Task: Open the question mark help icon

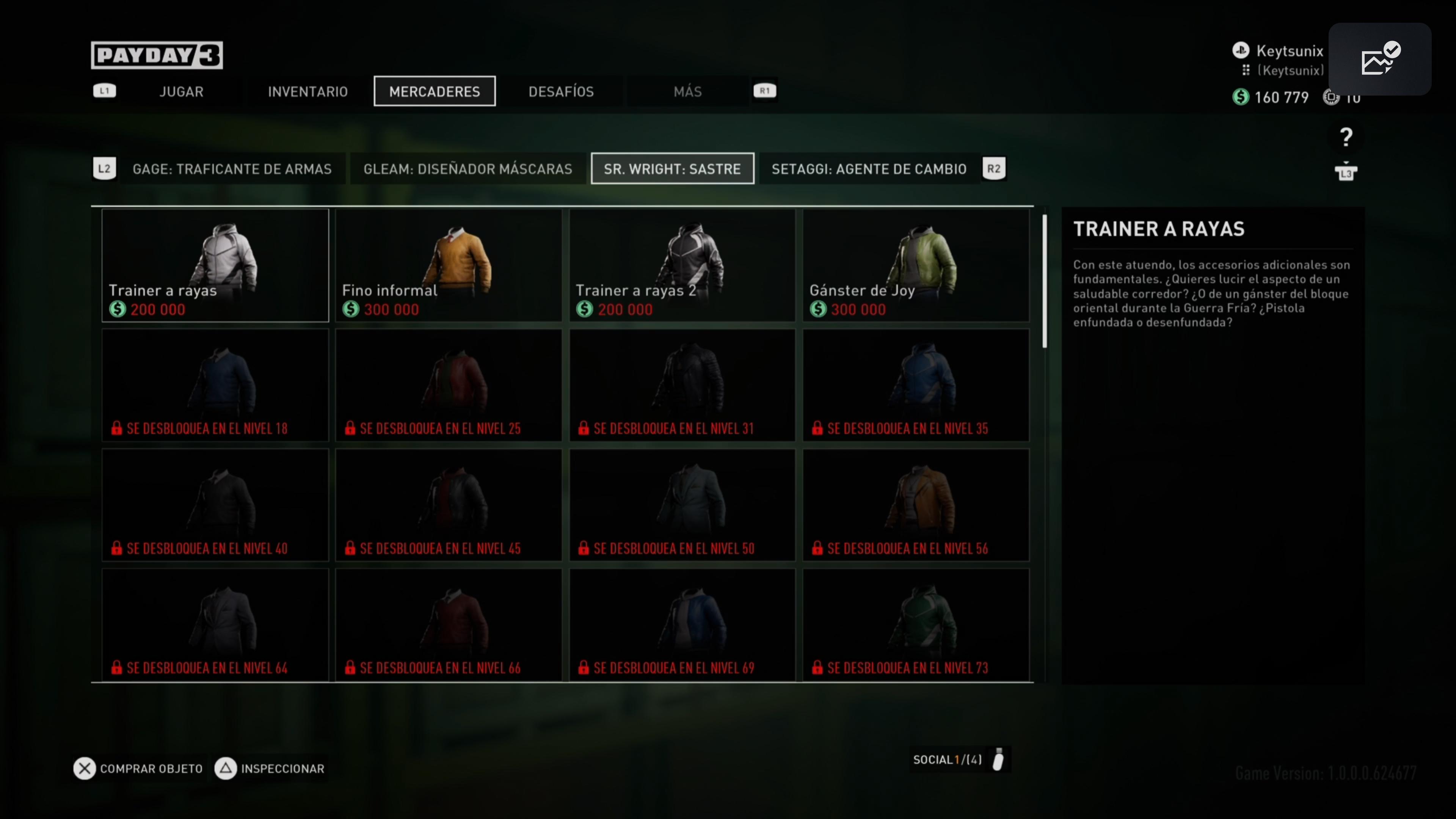Action: tap(1346, 137)
